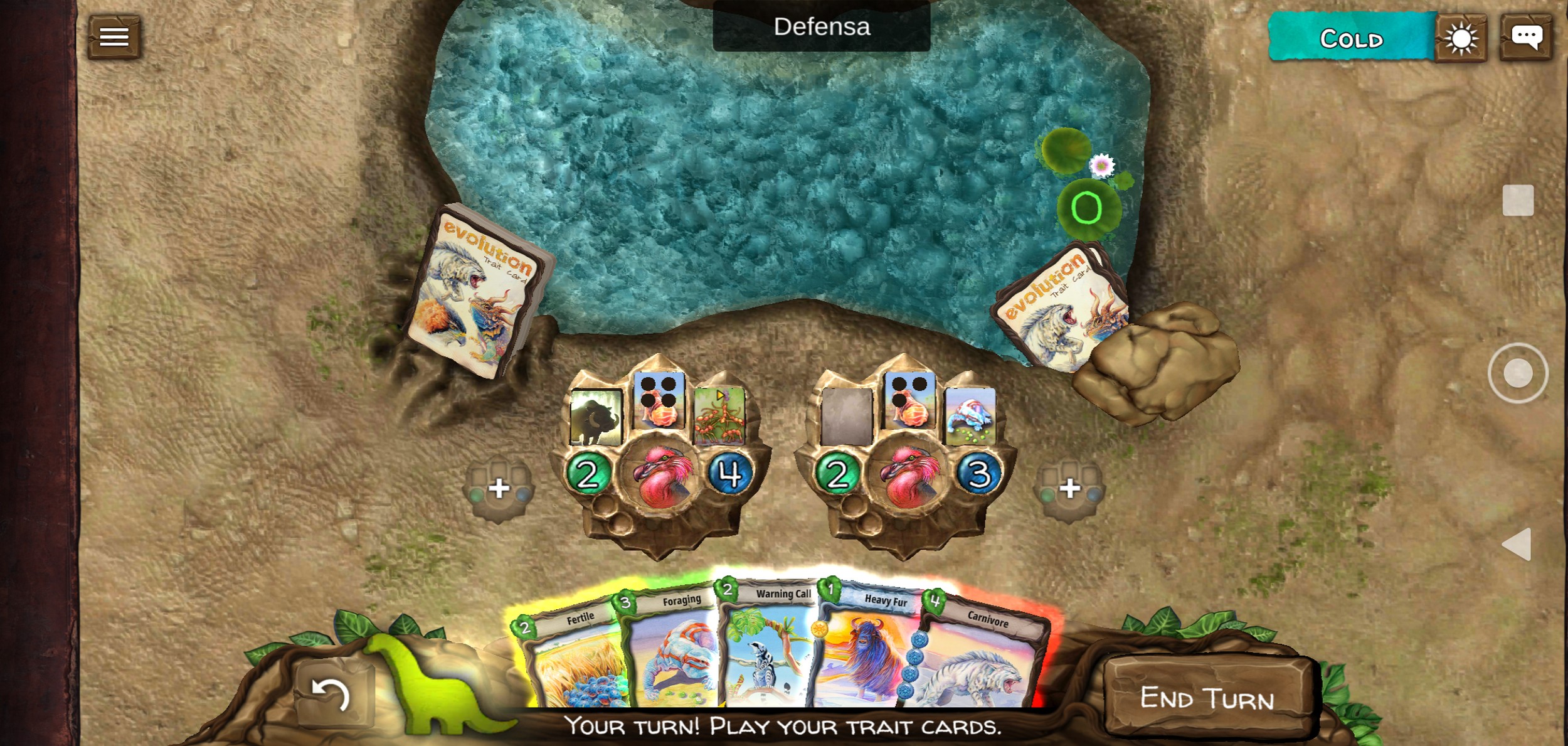Increase body size 3 on right species

click(978, 474)
